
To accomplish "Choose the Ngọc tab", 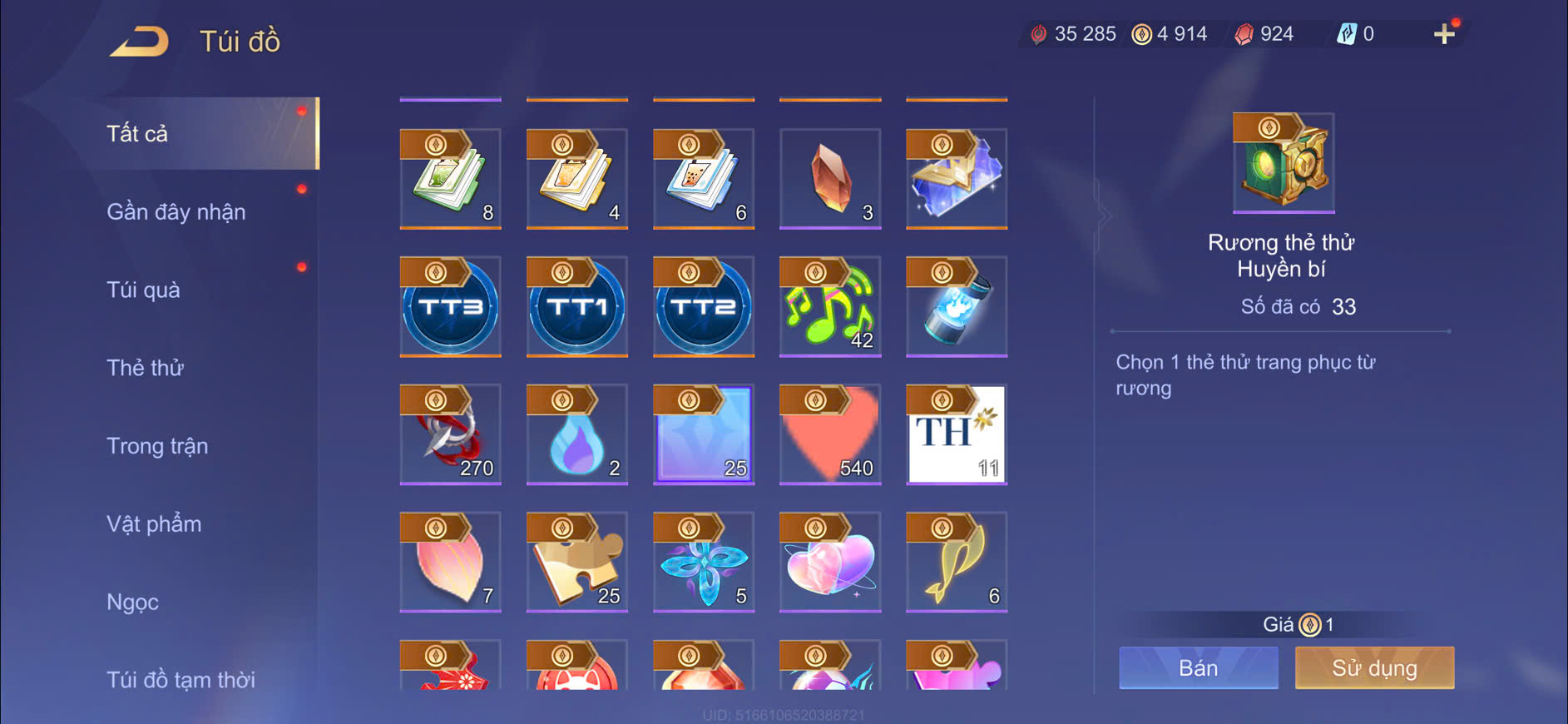I will point(132,602).
